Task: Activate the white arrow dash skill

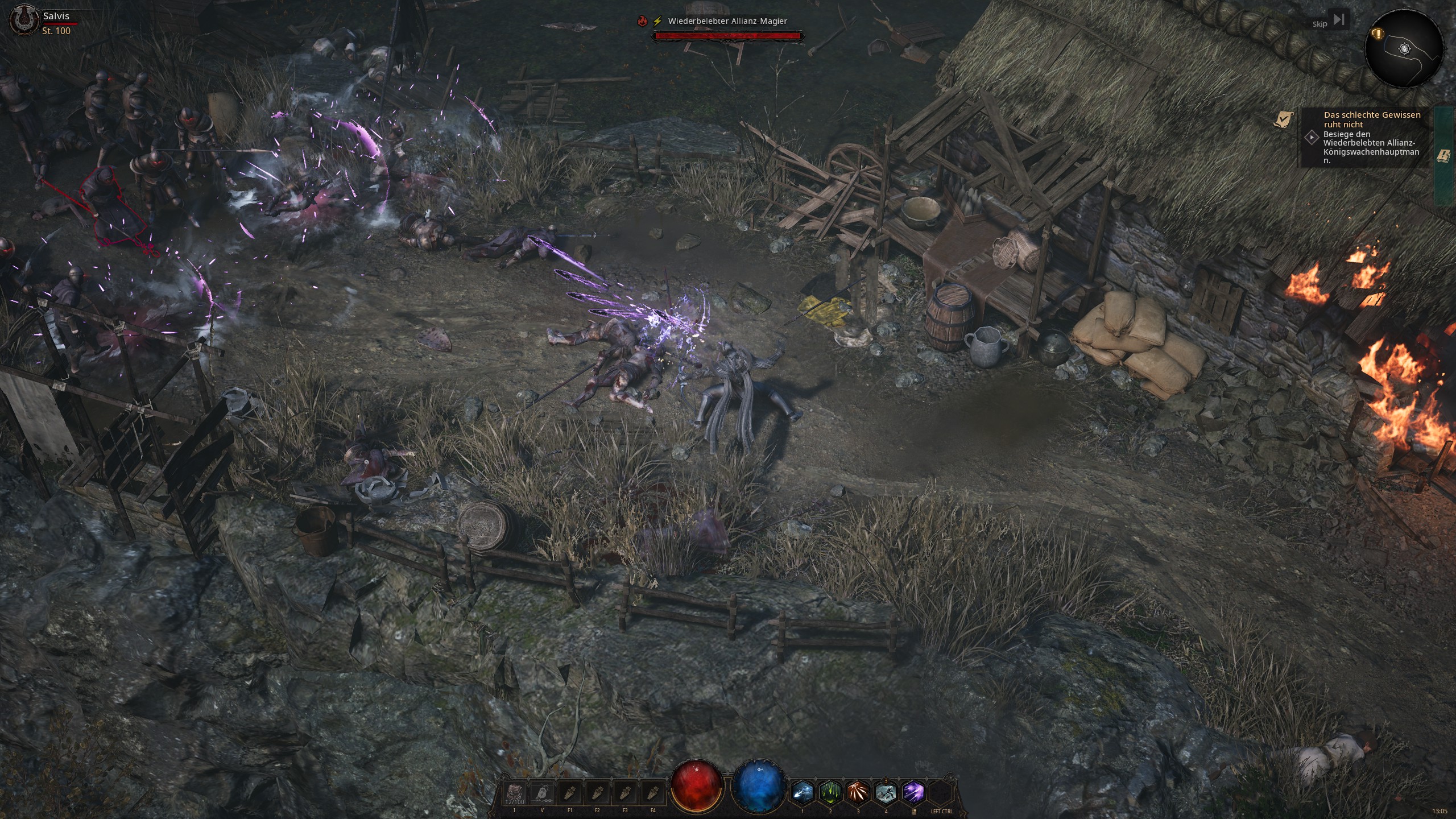Action: click(803, 793)
